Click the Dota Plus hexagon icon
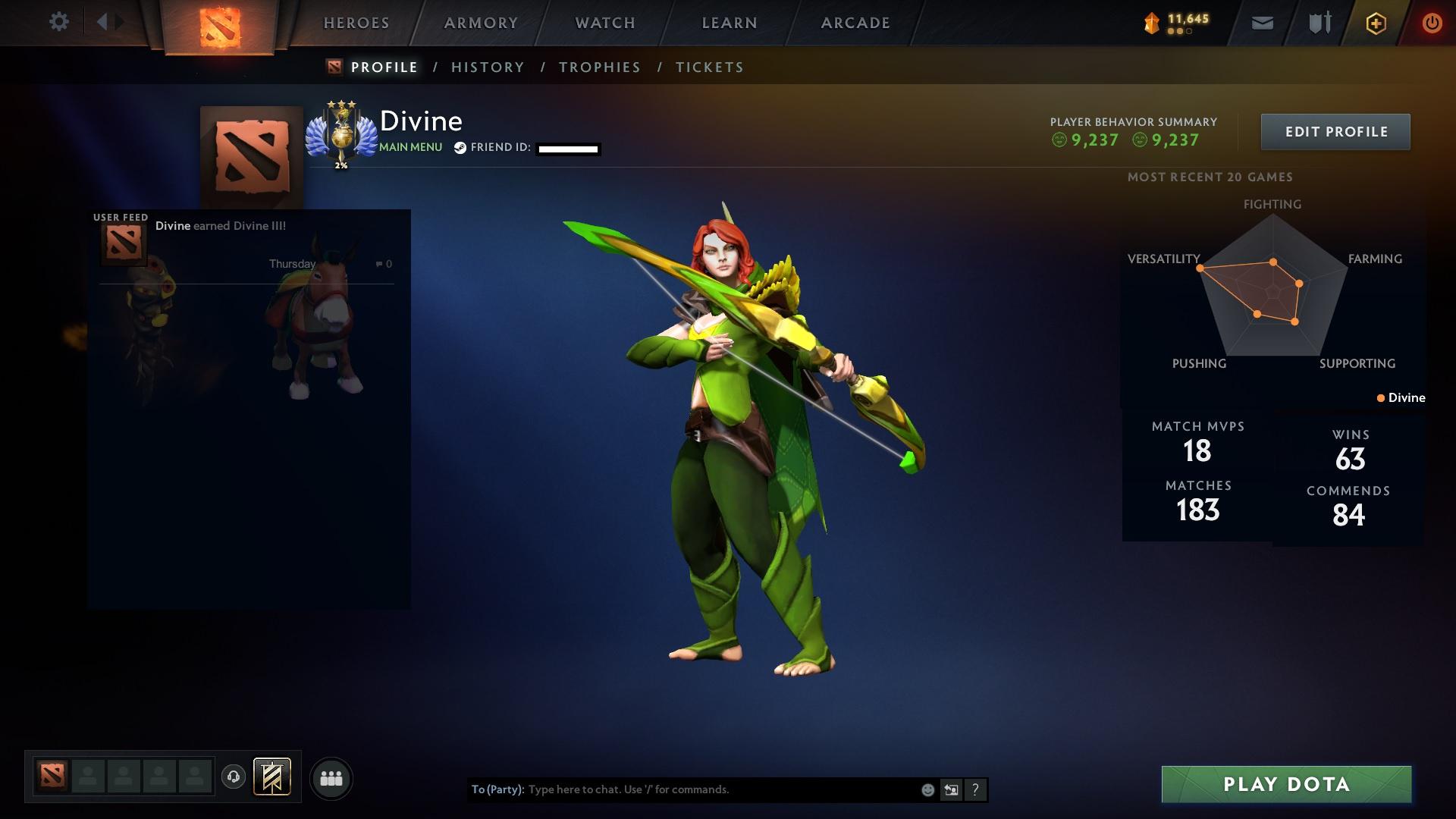This screenshot has width=1456, height=819. tap(1375, 23)
